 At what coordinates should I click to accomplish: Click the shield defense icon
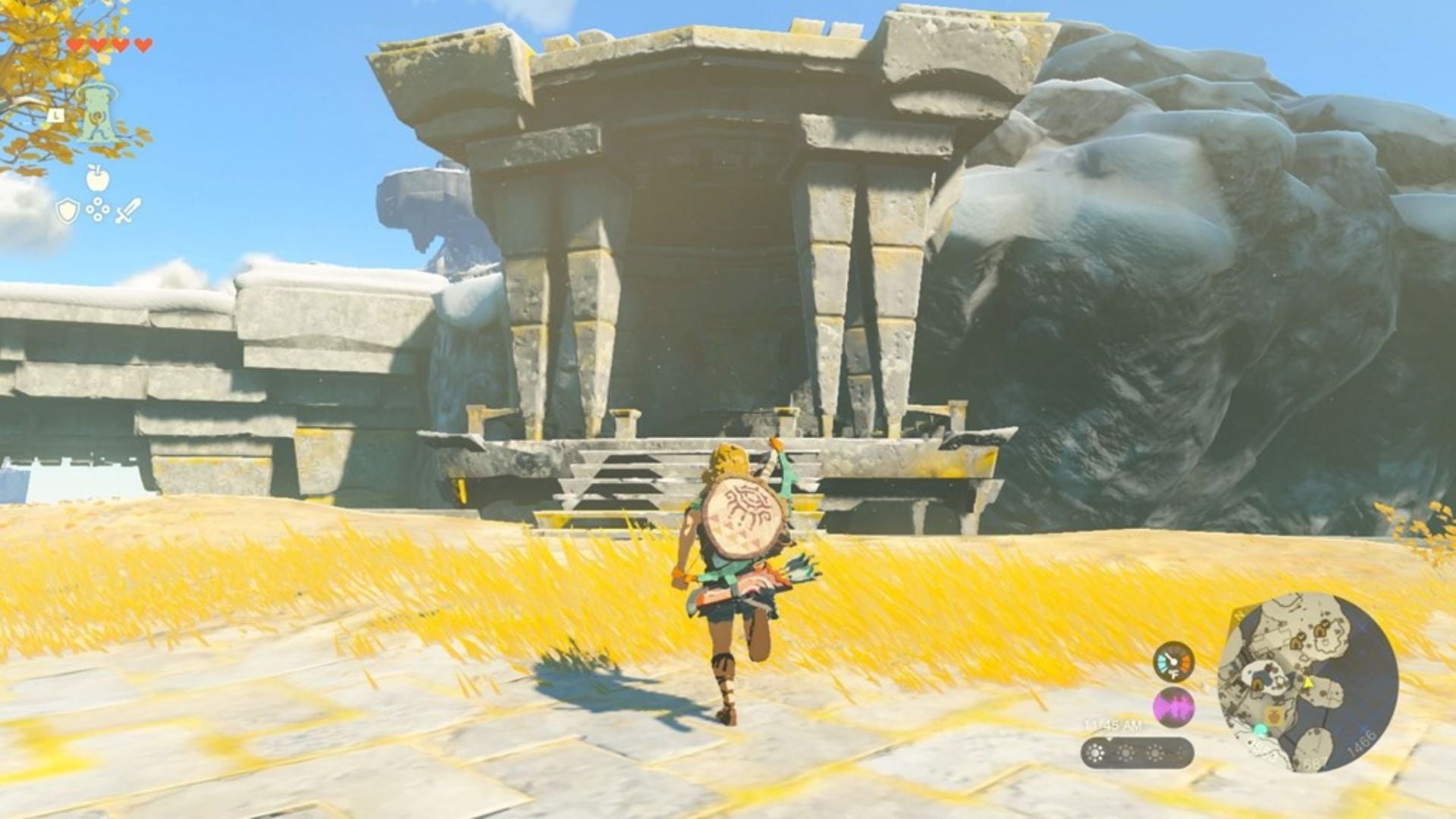[67, 211]
